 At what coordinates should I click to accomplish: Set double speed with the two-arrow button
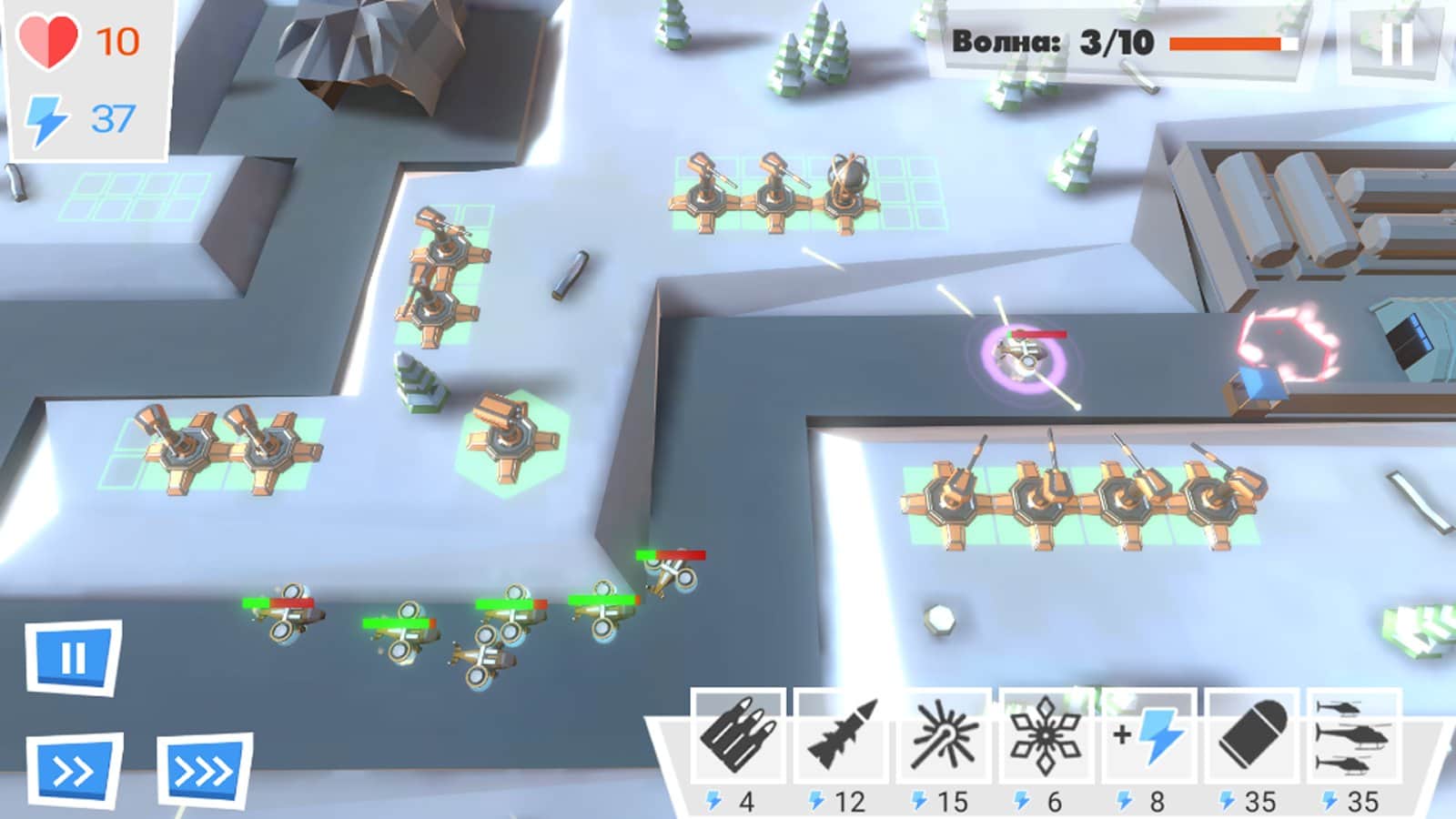pos(74,772)
